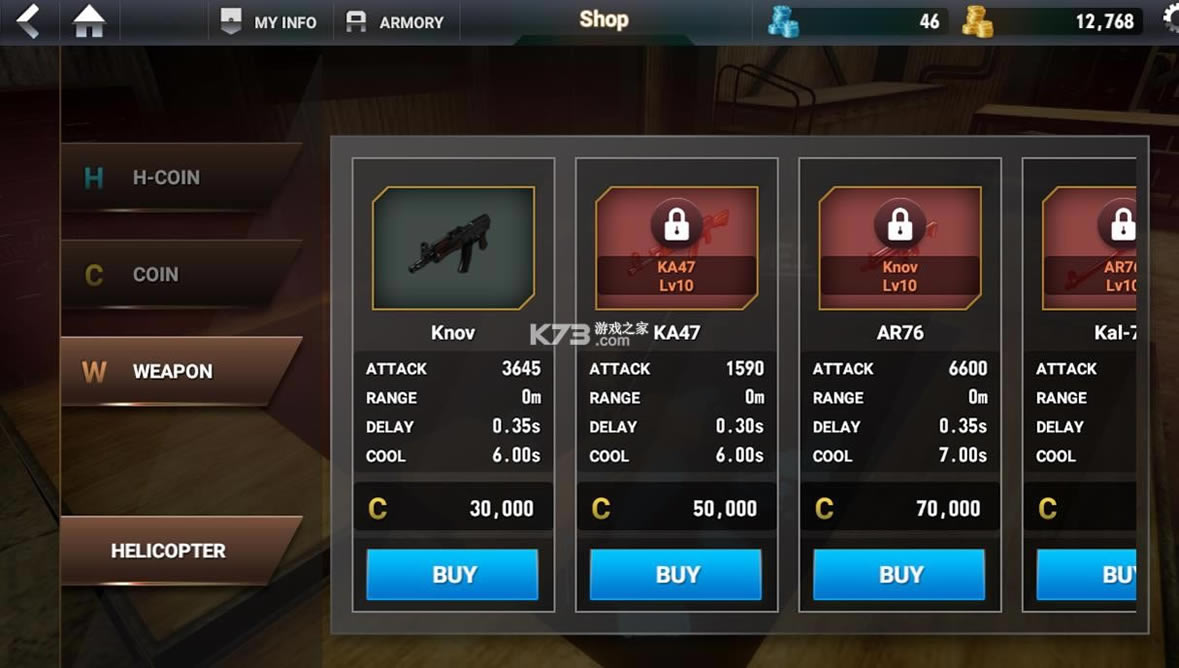This screenshot has height=668, width=1179.
Task: Open the MY INFO page
Action: pyautogui.click(x=268, y=22)
